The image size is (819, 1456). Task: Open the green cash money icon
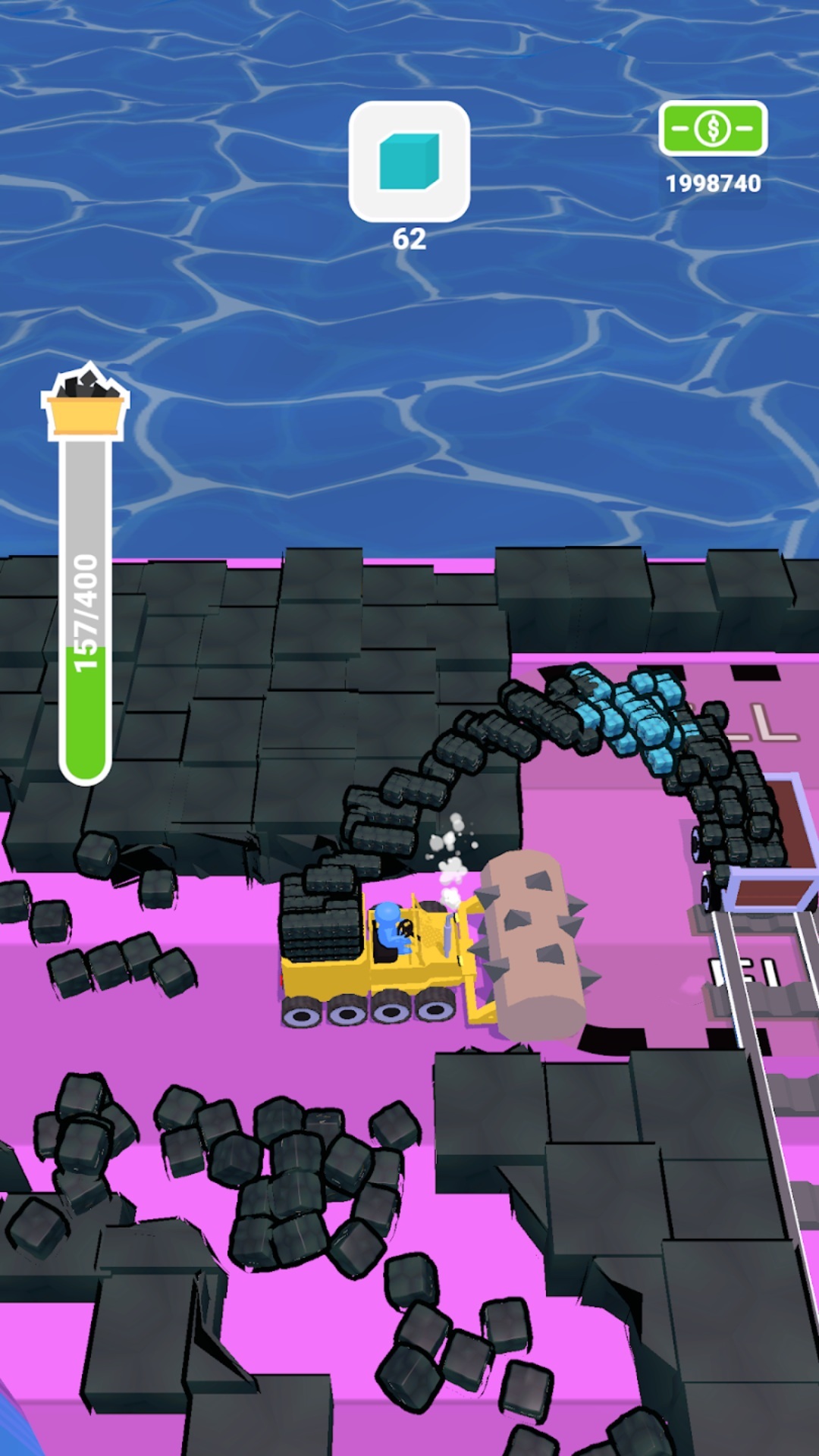pos(713,129)
